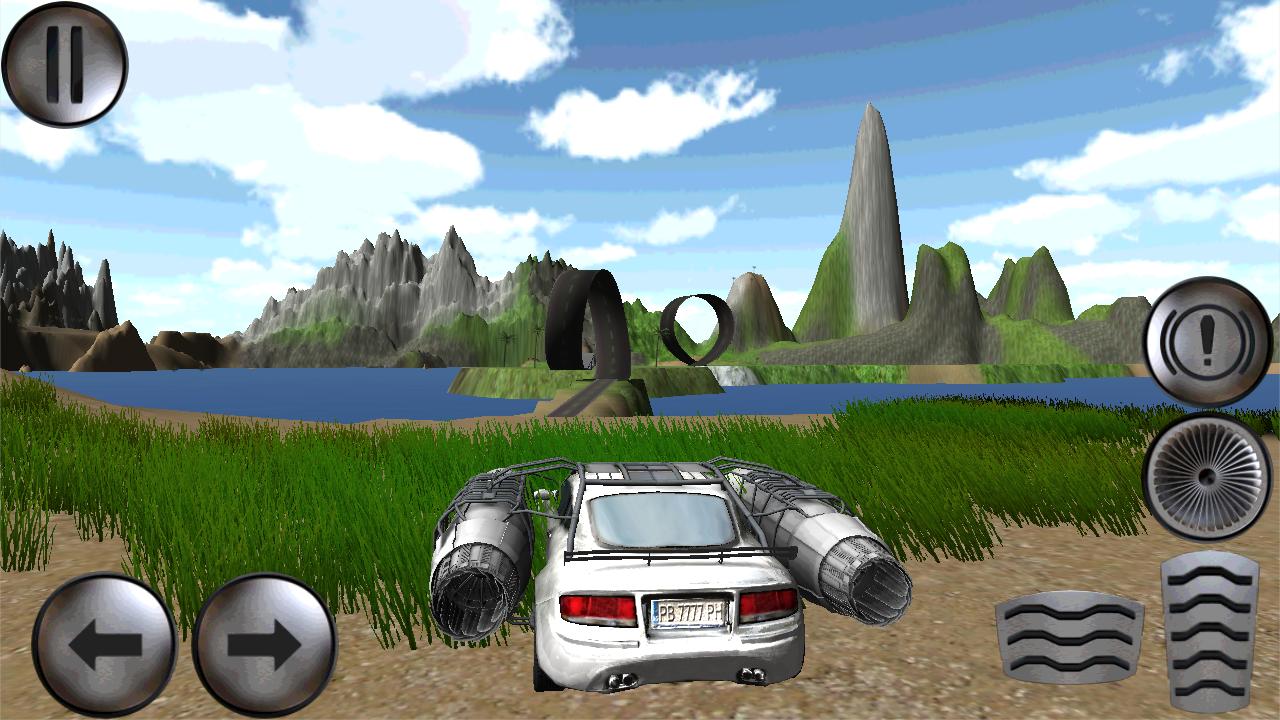The height and width of the screenshot is (720, 1280).
Task: Click the curved ramp road in the distance
Action: [585, 320]
